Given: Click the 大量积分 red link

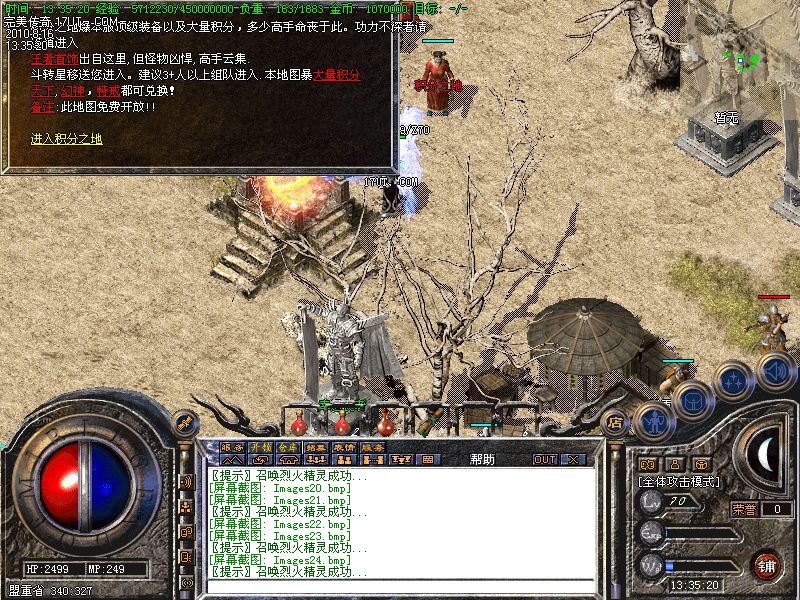Looking at the screenshot, I should [337, 75].
